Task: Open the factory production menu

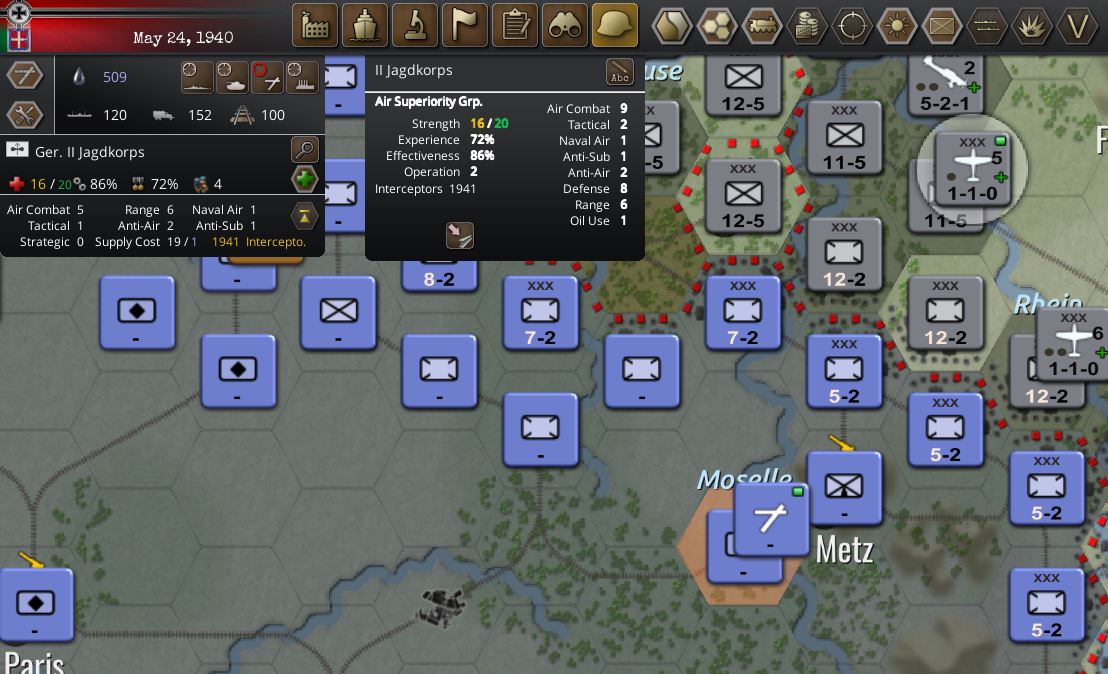Action: [x=315, y=25]
